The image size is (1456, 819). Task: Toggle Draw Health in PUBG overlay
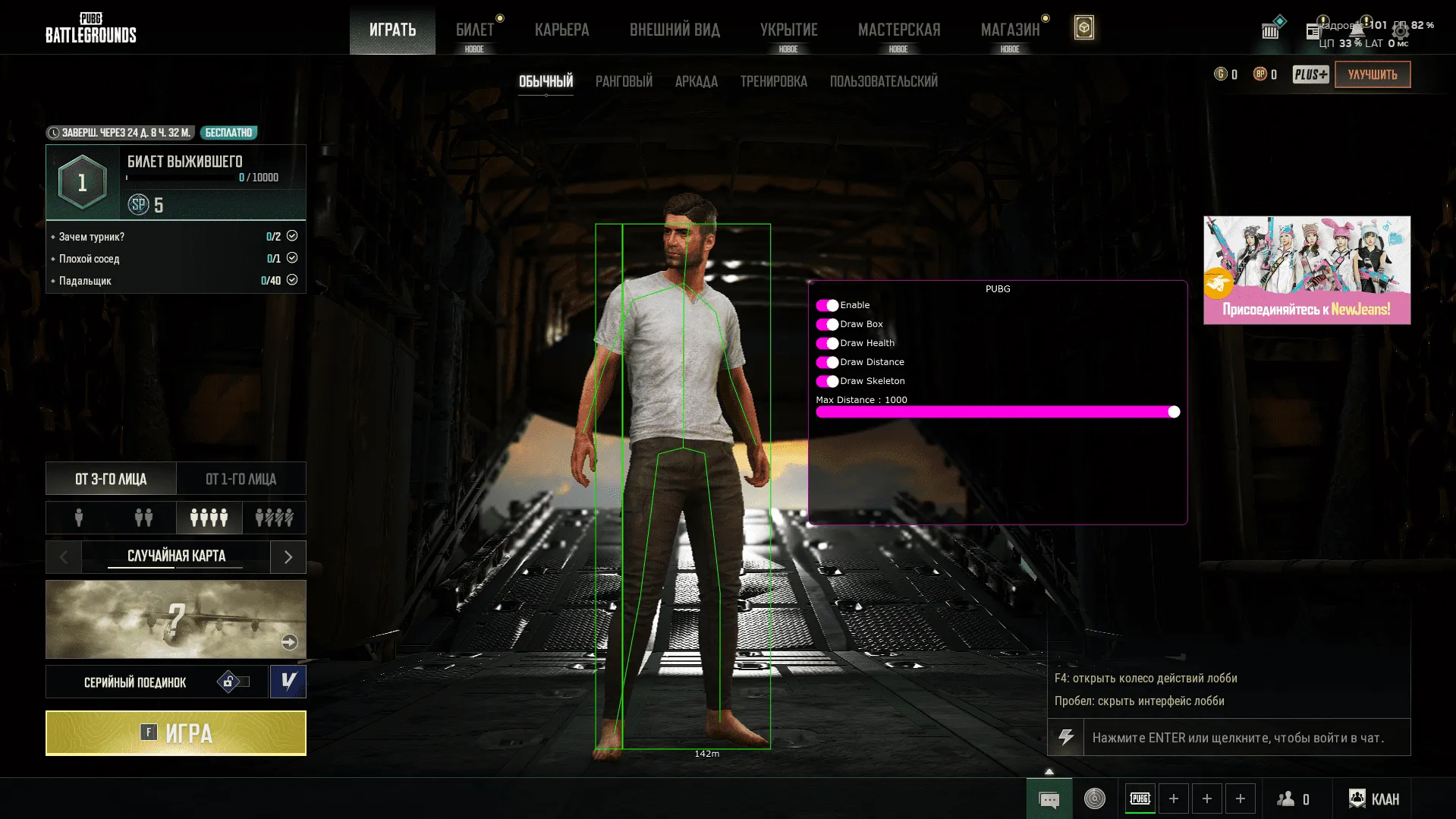827,343
